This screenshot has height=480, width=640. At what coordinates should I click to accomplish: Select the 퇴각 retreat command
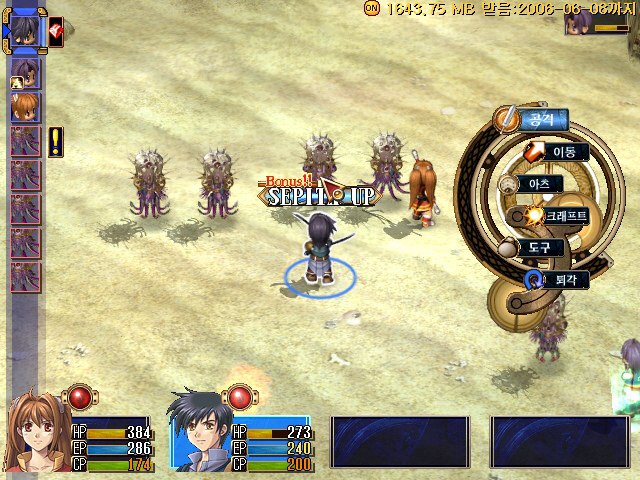[560, 279]
